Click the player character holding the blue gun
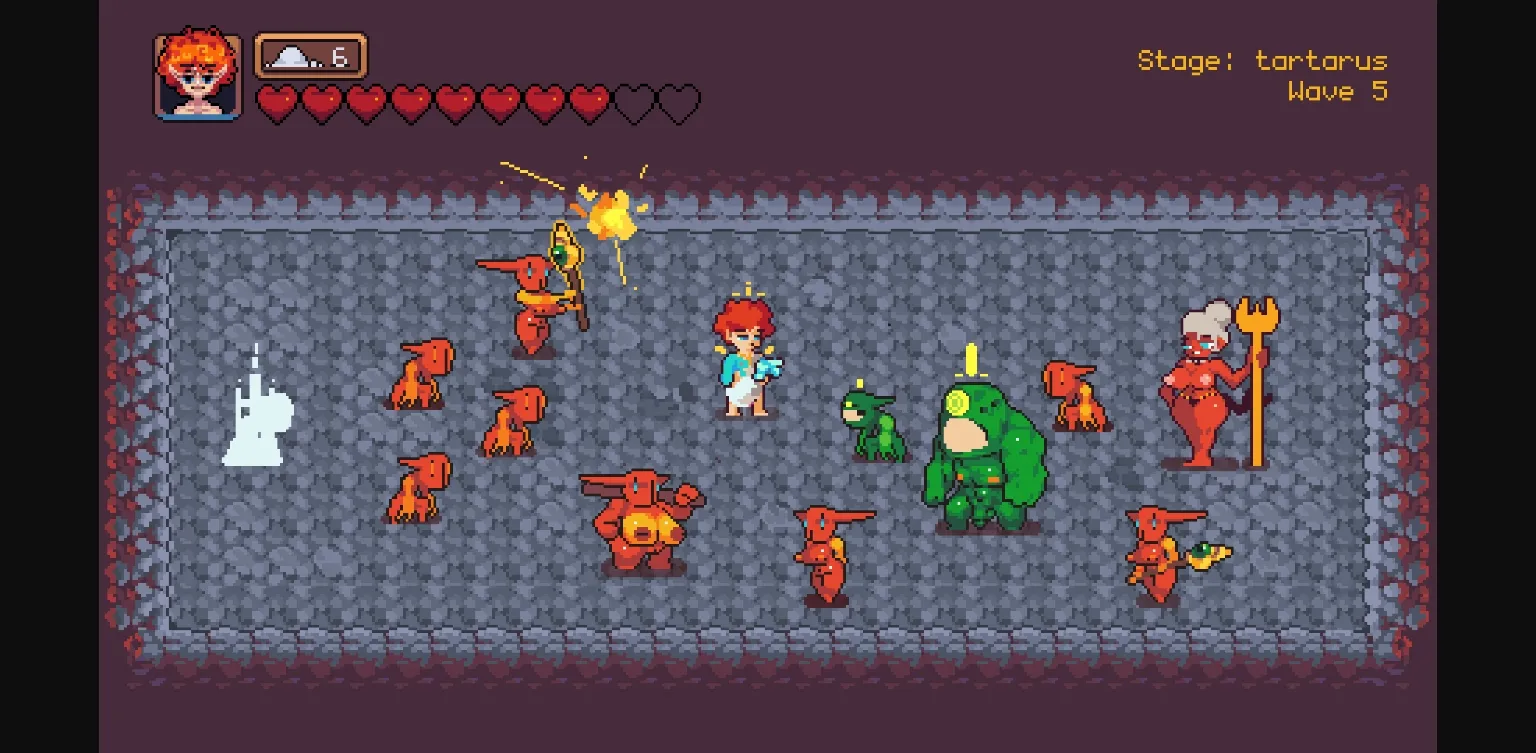The width and height of the screenshot is (1536, 753). coord(745,360)
